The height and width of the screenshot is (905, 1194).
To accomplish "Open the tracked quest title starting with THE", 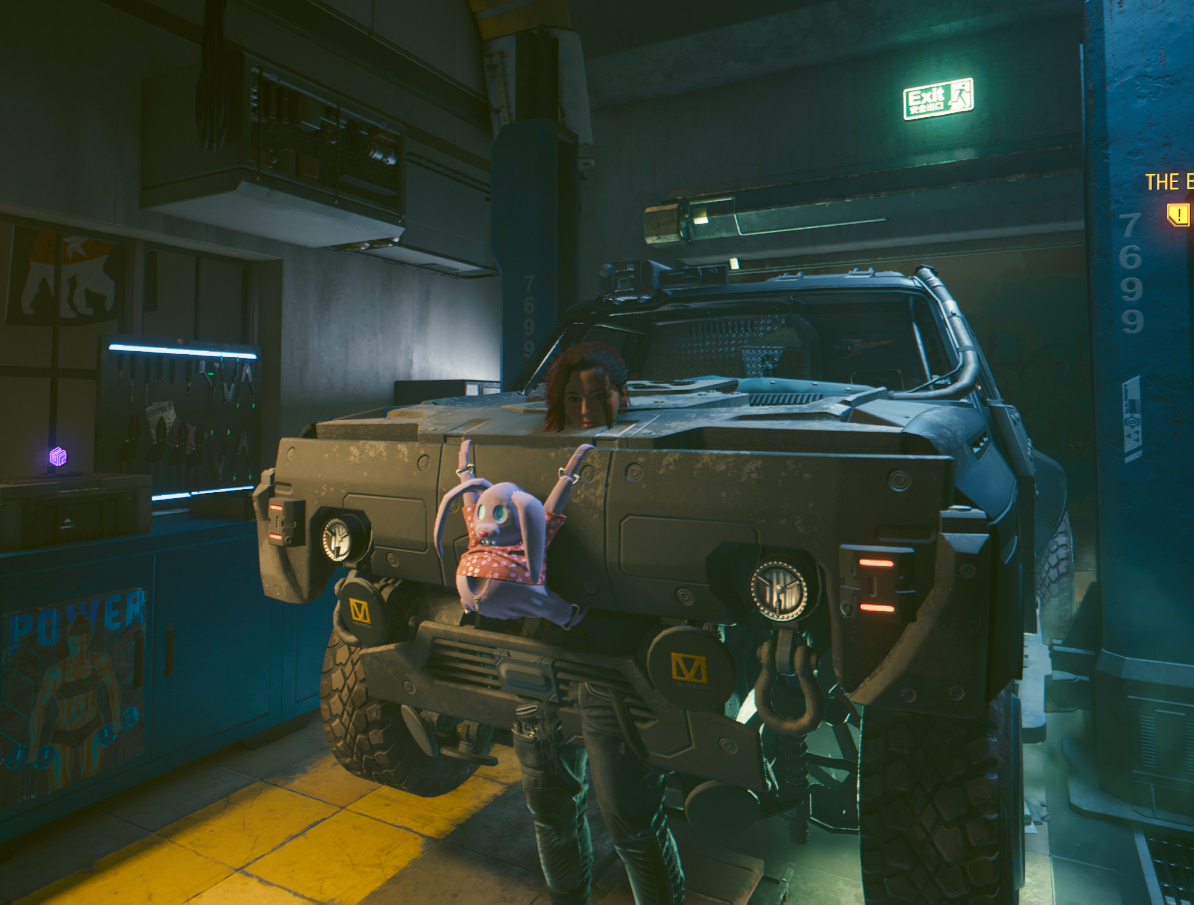I will 1169,182.
